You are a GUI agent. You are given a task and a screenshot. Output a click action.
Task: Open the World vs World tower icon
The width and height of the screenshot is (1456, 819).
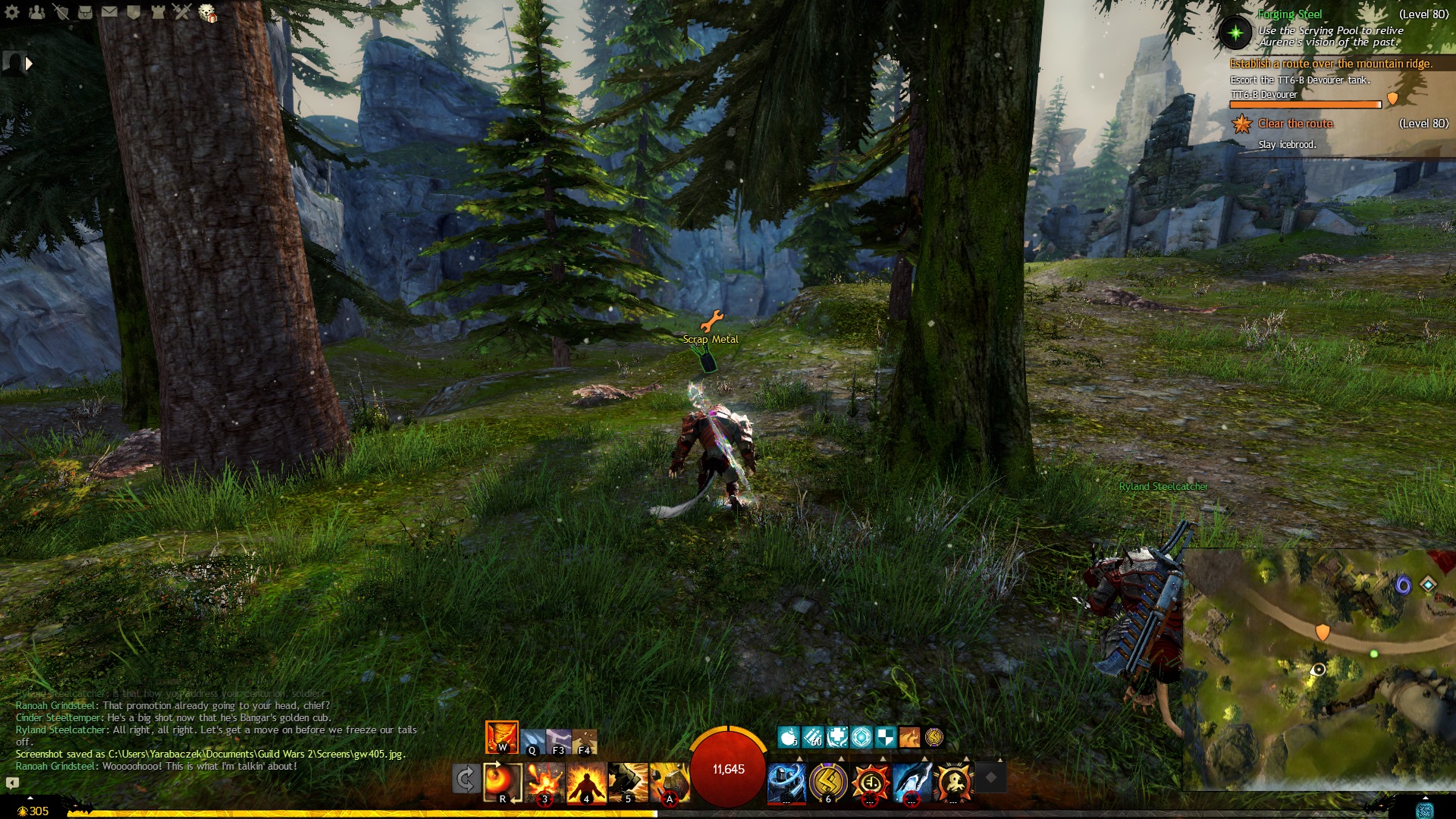(x=158, y=11)
